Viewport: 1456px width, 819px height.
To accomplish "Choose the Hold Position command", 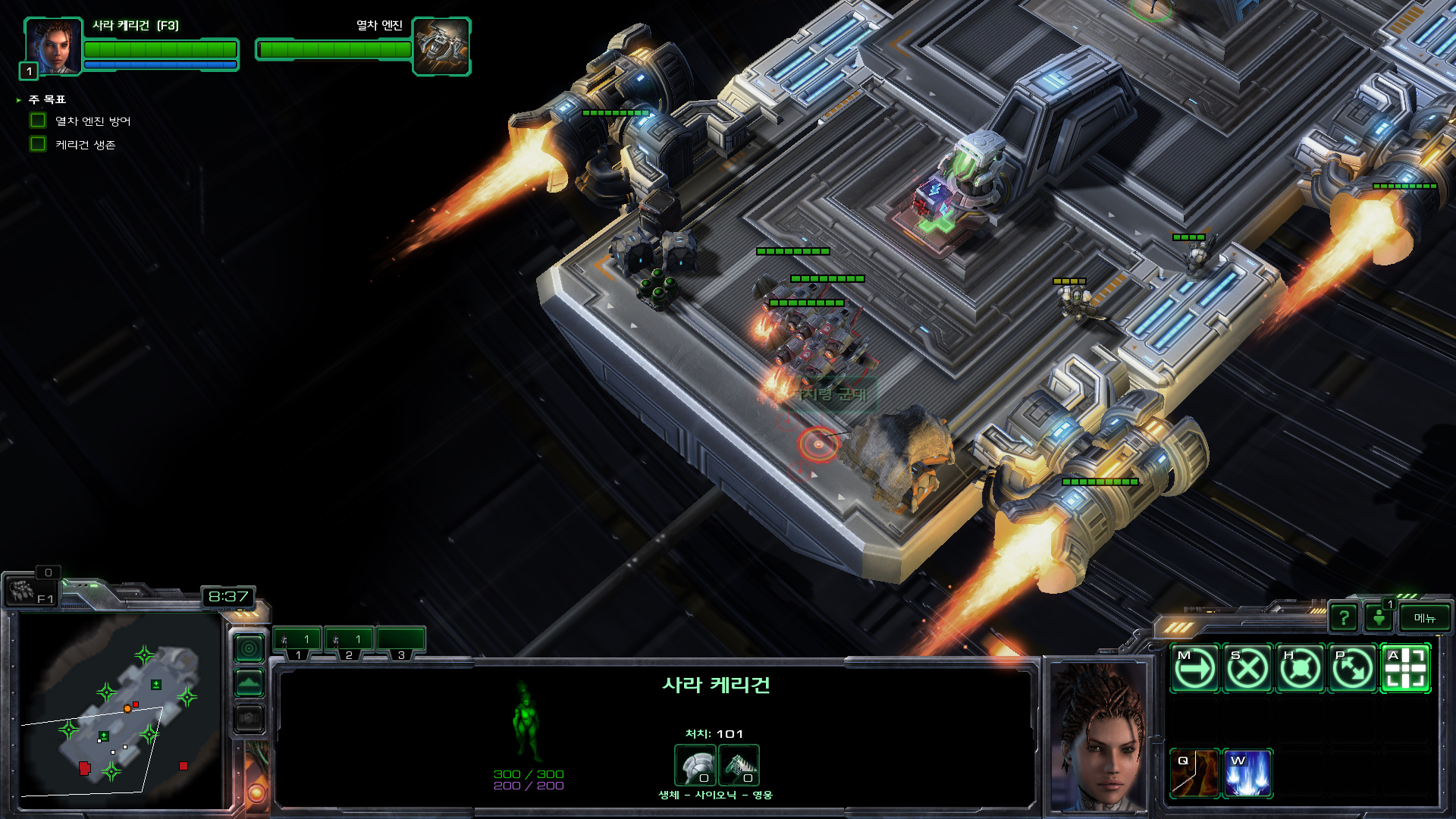I will pos(1300,669).
